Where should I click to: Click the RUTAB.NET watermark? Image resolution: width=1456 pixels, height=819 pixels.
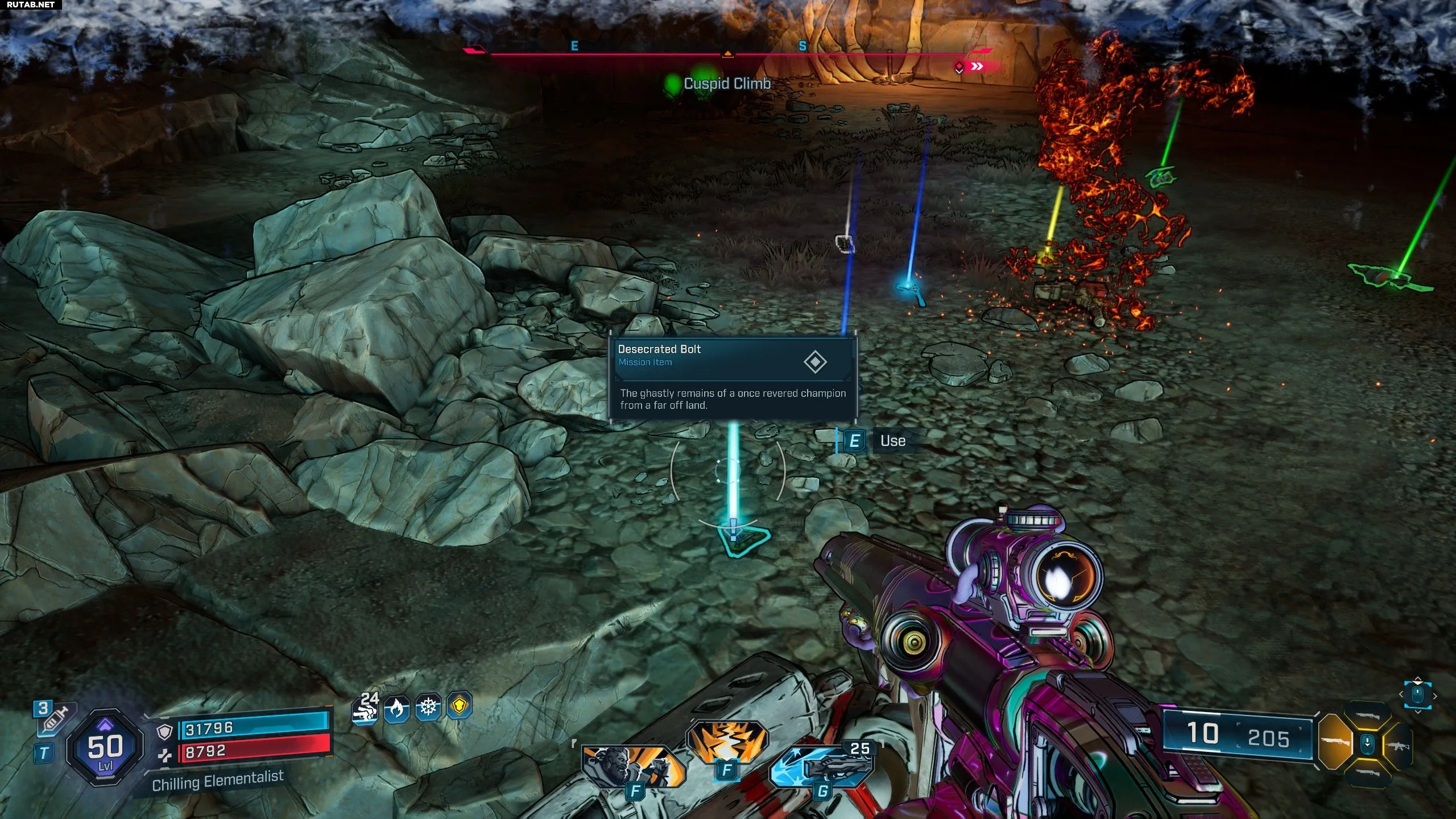pyautogui.click(x=30, y=5)
